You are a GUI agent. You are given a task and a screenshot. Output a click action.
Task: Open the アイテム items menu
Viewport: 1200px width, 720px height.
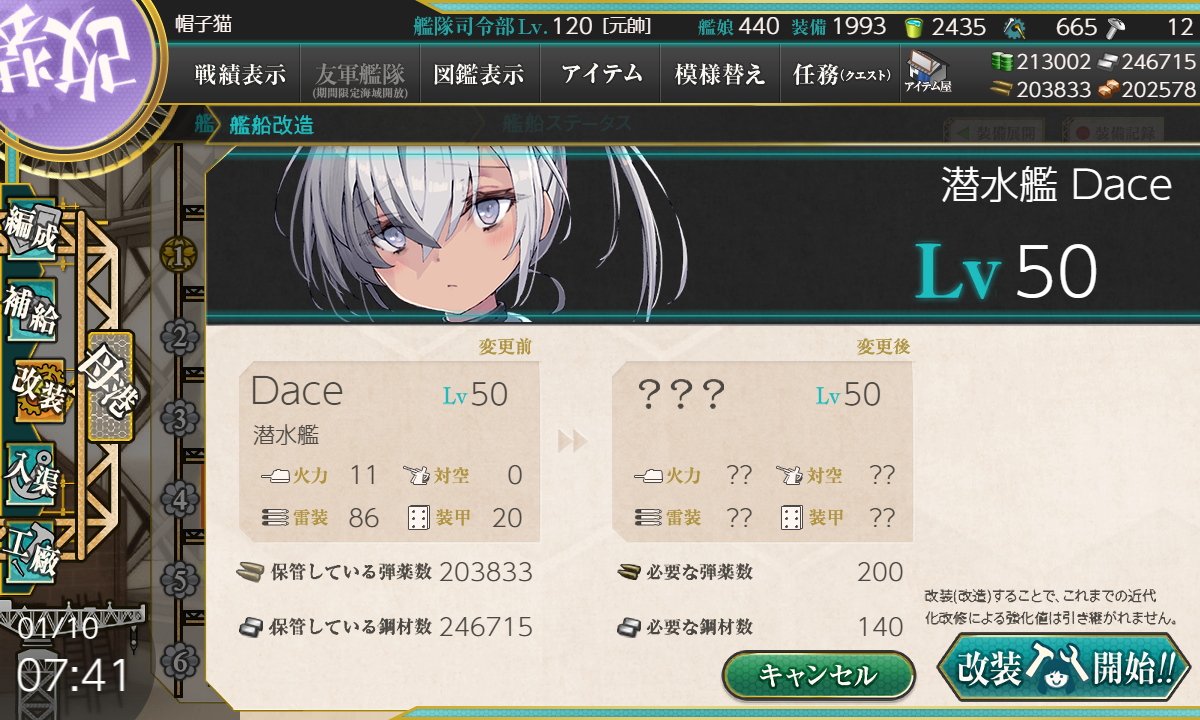[601, 75]
